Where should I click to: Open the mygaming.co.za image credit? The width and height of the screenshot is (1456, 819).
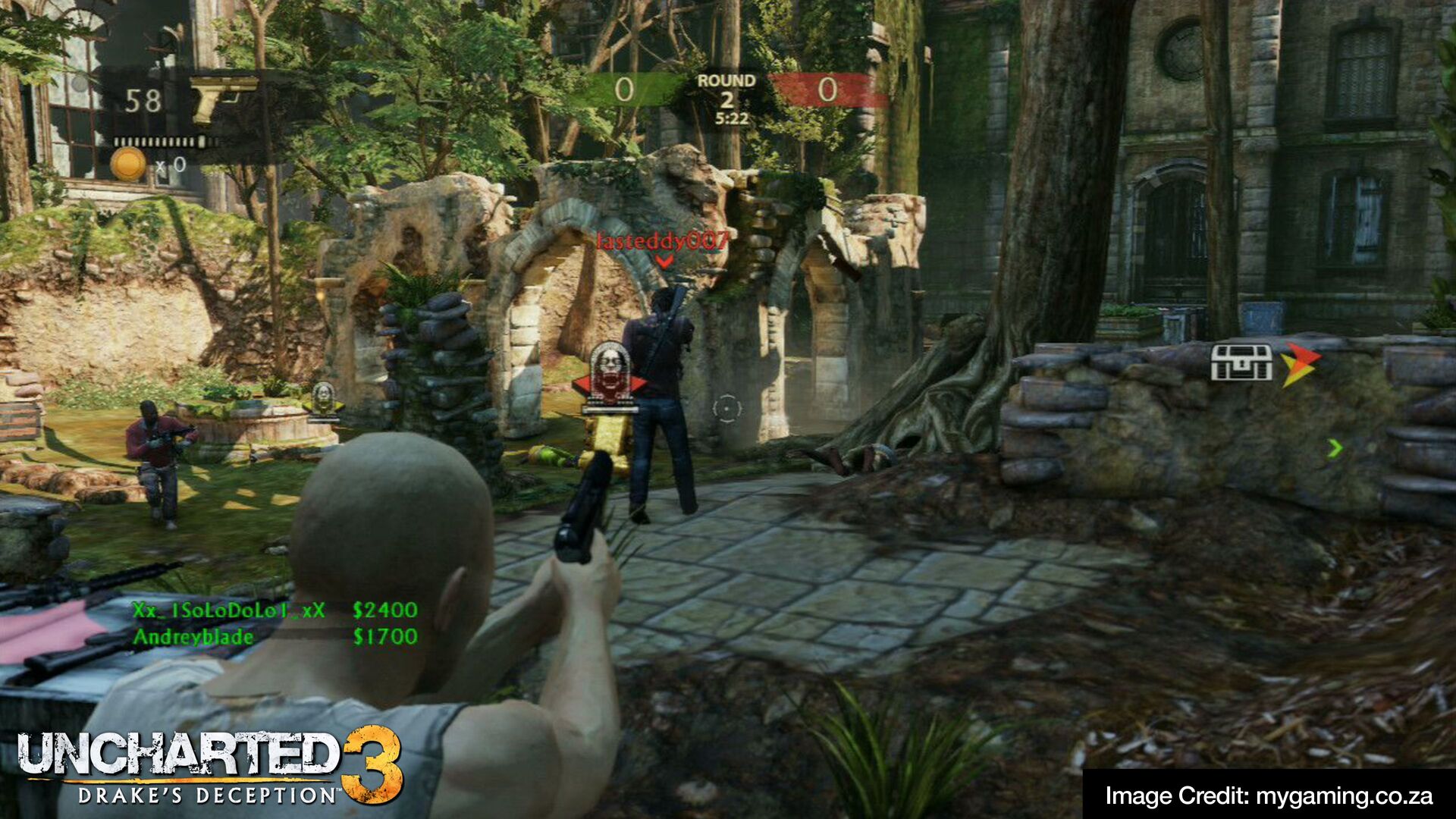click(1268, 795)
